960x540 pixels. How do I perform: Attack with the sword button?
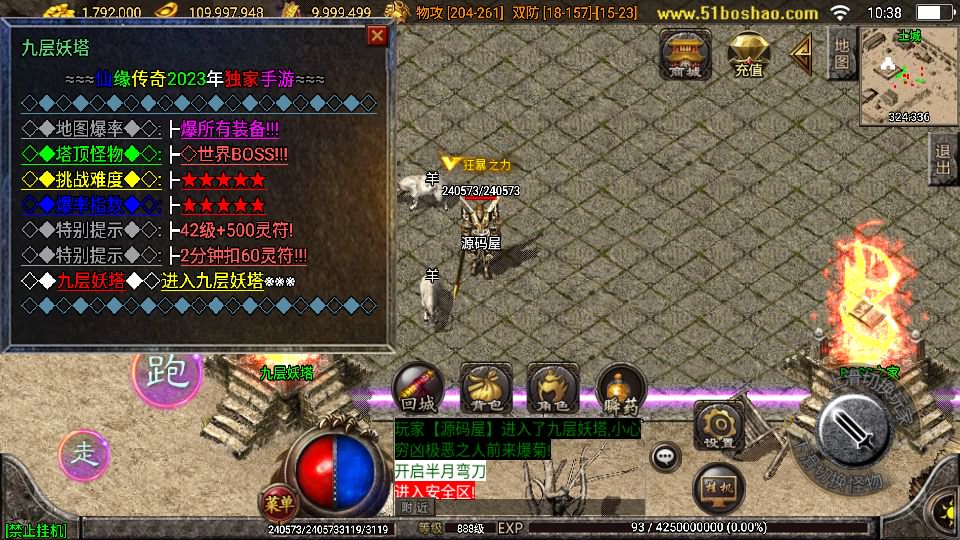[x=853, y=429]
